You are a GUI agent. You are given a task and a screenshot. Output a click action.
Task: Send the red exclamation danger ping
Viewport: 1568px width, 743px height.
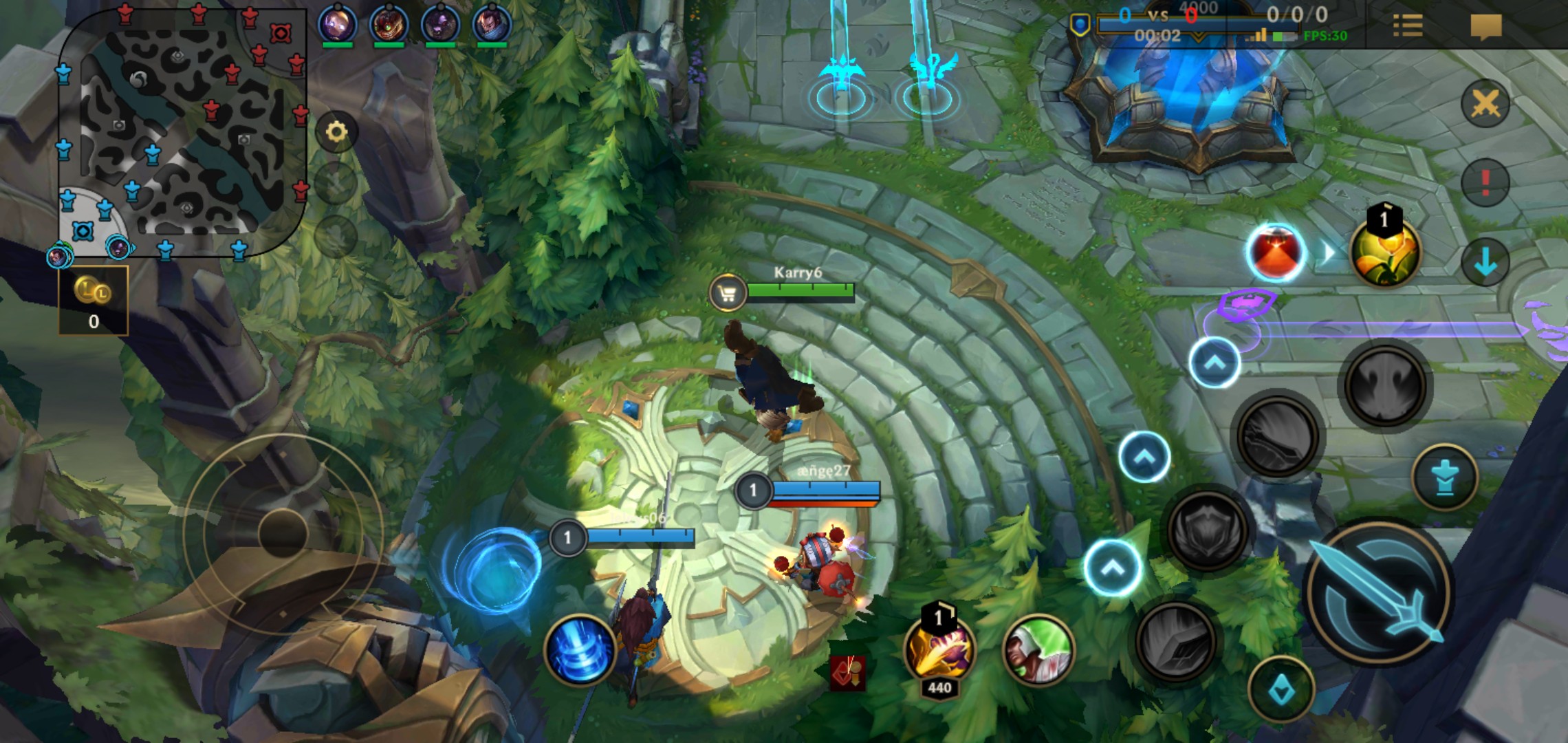[1485, 182]
